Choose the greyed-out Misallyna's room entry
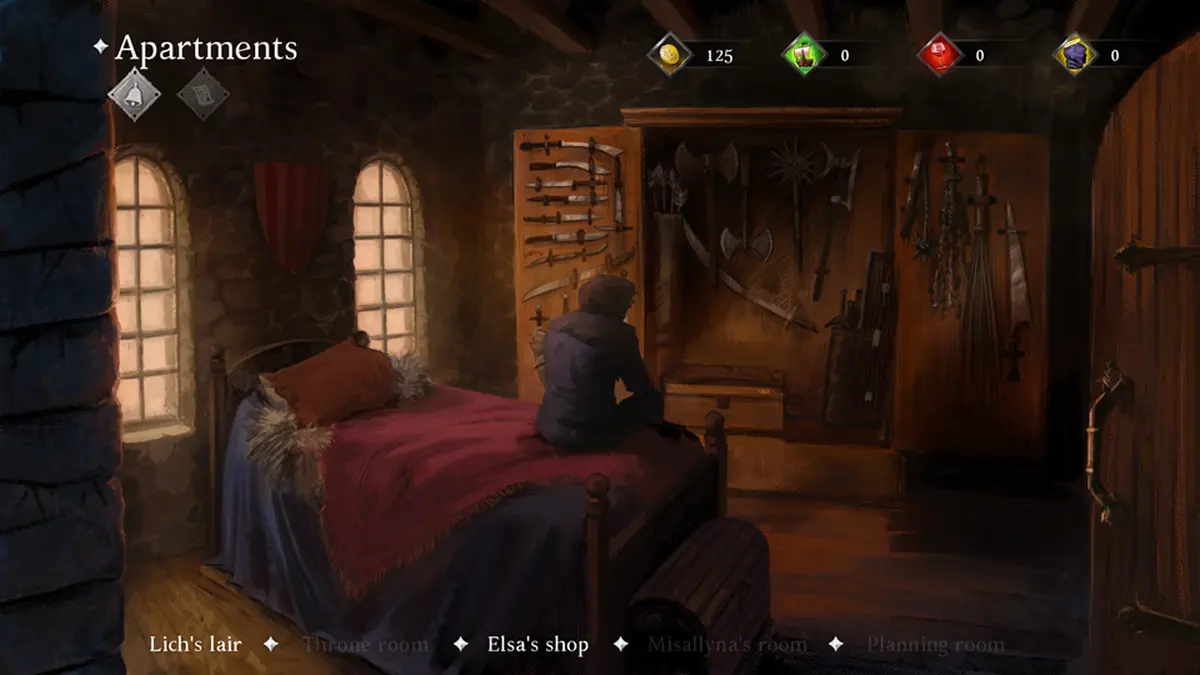1200x675 pixels. 726,644
